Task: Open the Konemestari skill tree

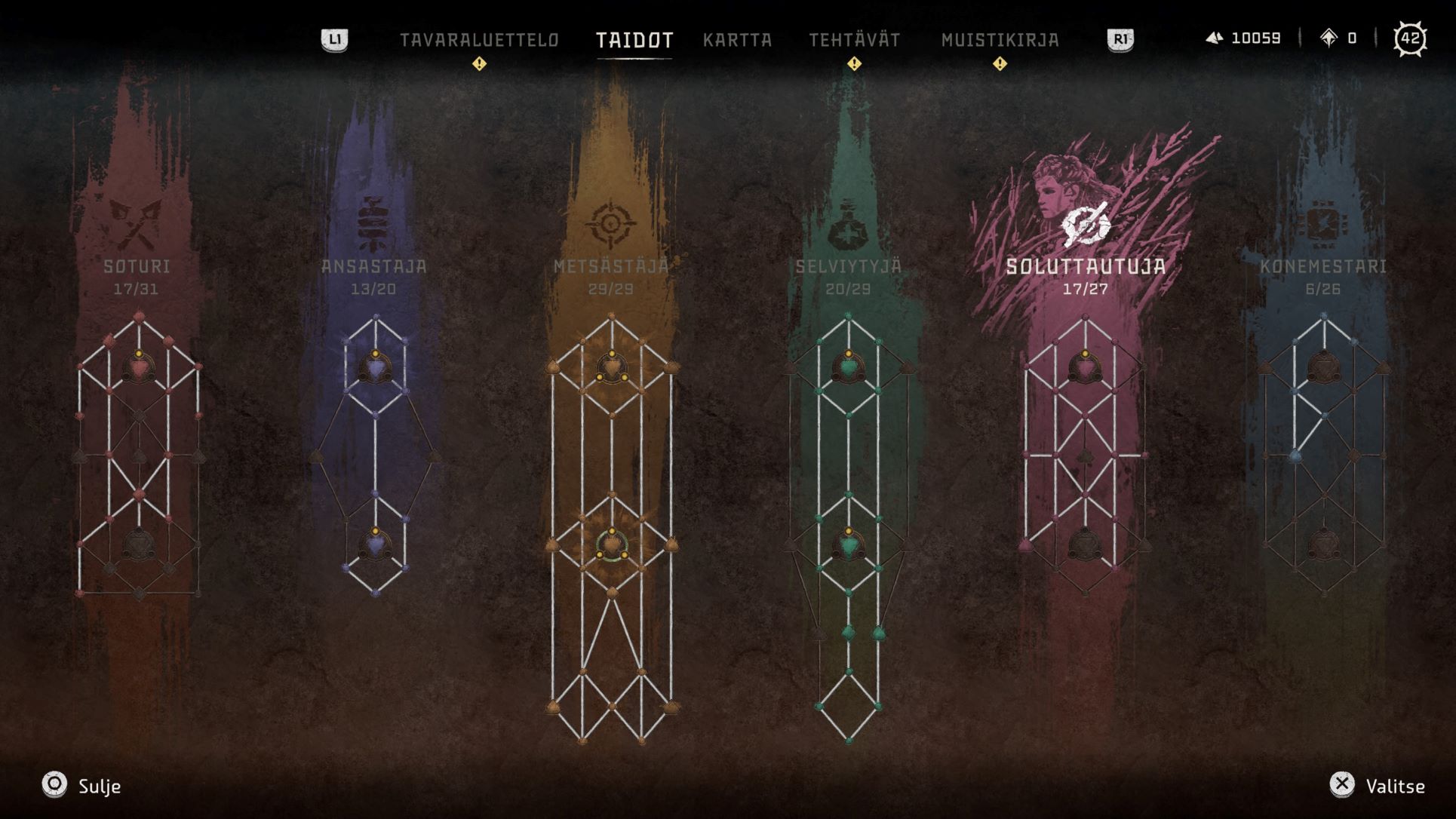Action: click(1322, 266)
